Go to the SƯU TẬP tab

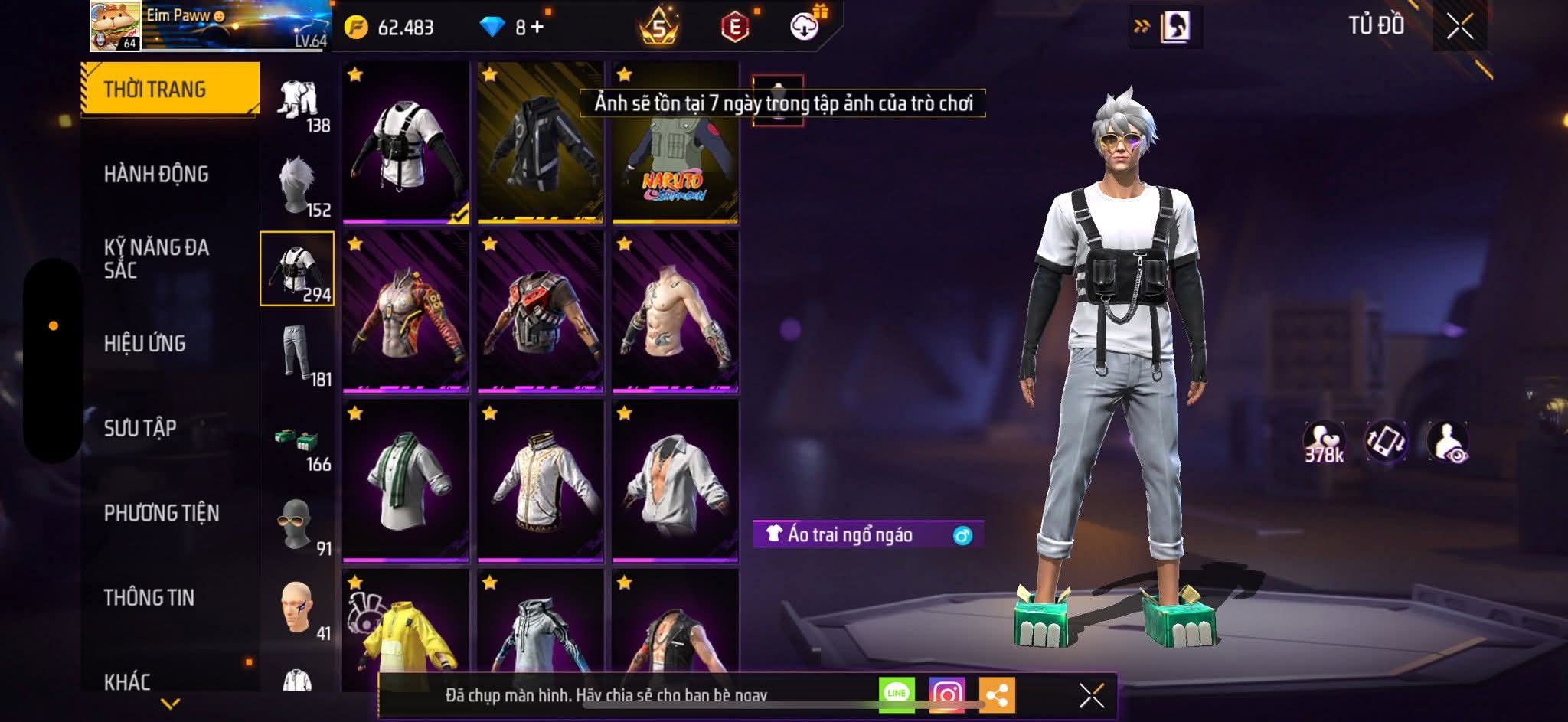tap(140, 428)
